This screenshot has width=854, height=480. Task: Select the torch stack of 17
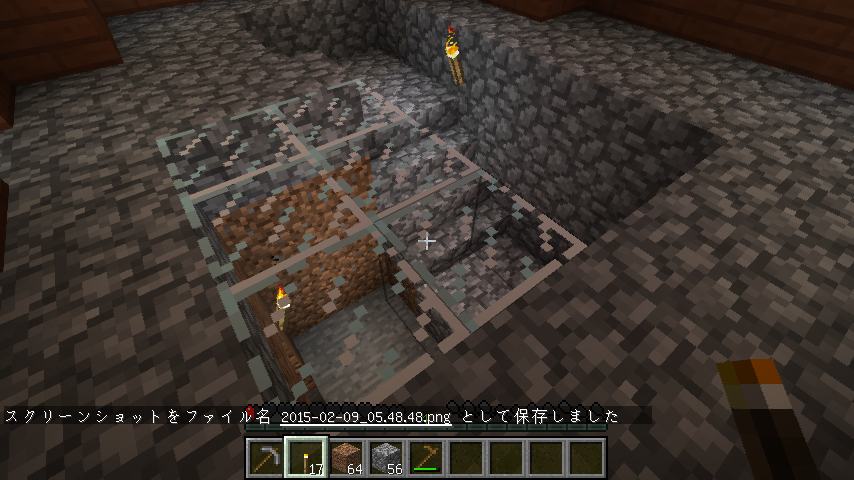(305, 458)
